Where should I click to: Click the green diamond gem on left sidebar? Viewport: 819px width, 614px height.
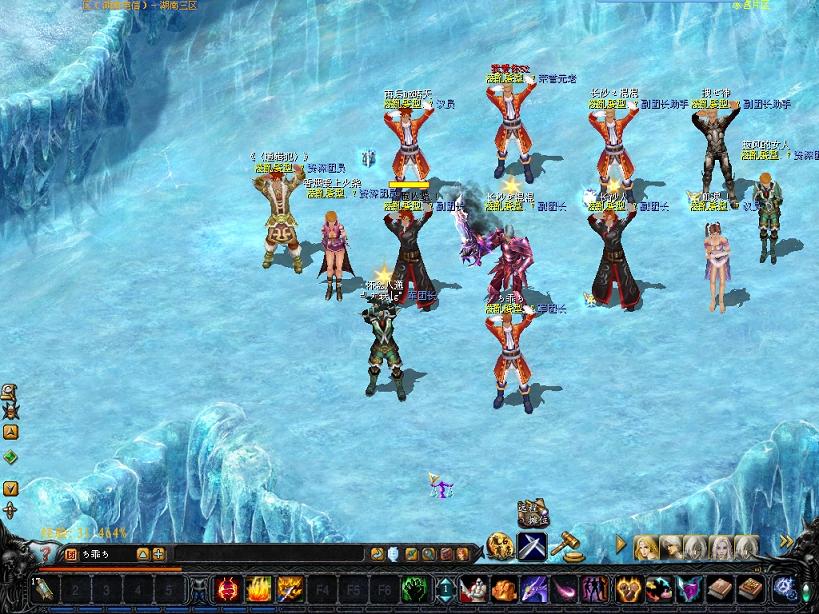(x=10, y=457)
